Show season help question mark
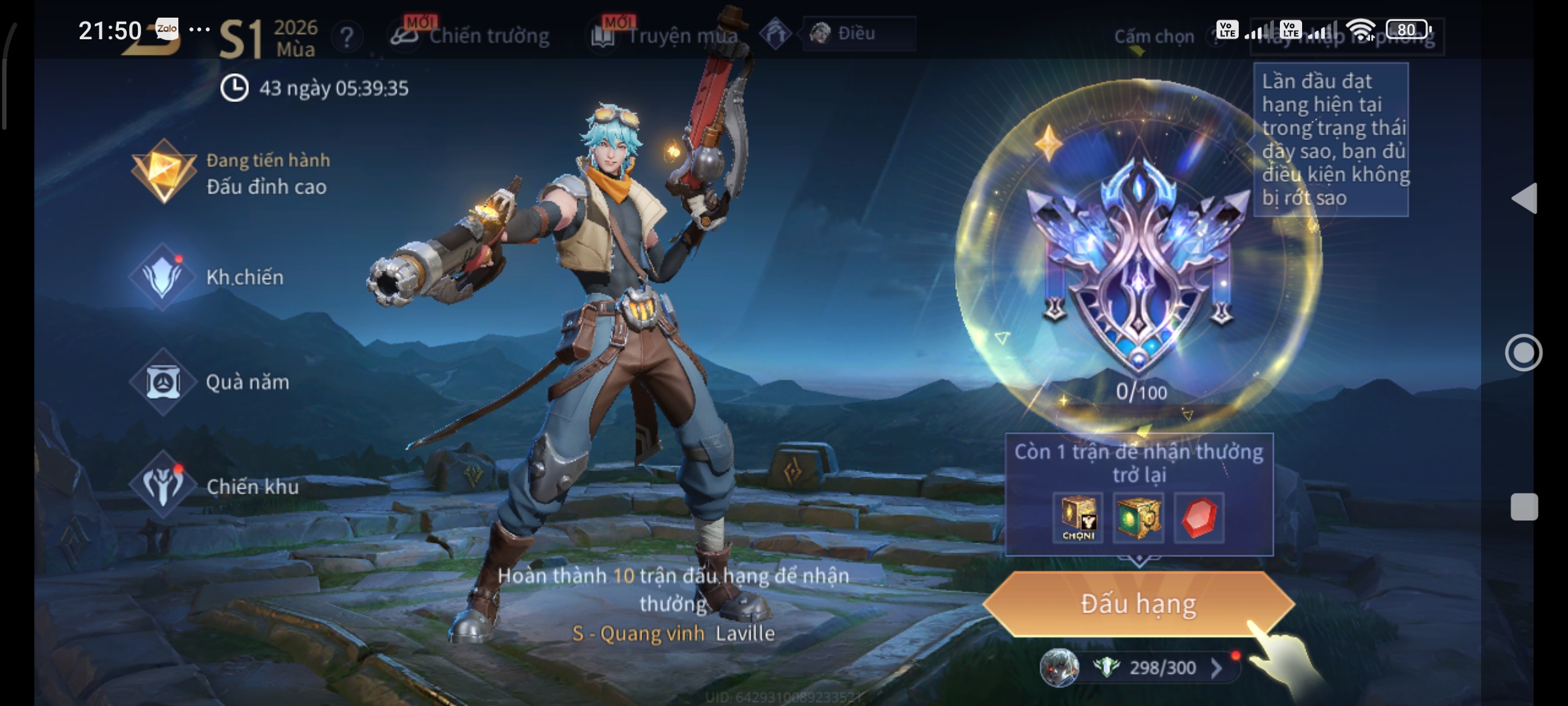The width and height of the screenshot is (1568, 706). coord(347,37)
